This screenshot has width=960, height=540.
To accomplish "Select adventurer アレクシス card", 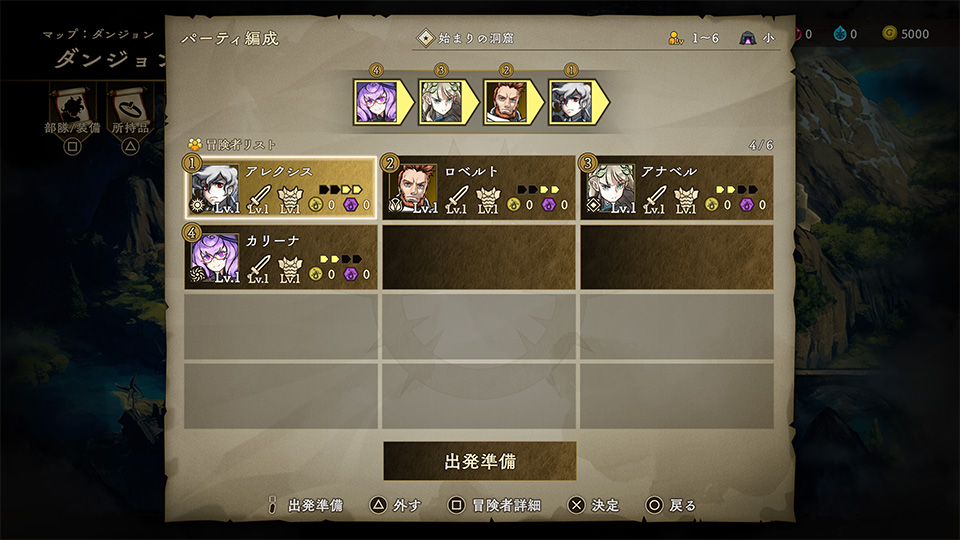I will pos(281,189).
